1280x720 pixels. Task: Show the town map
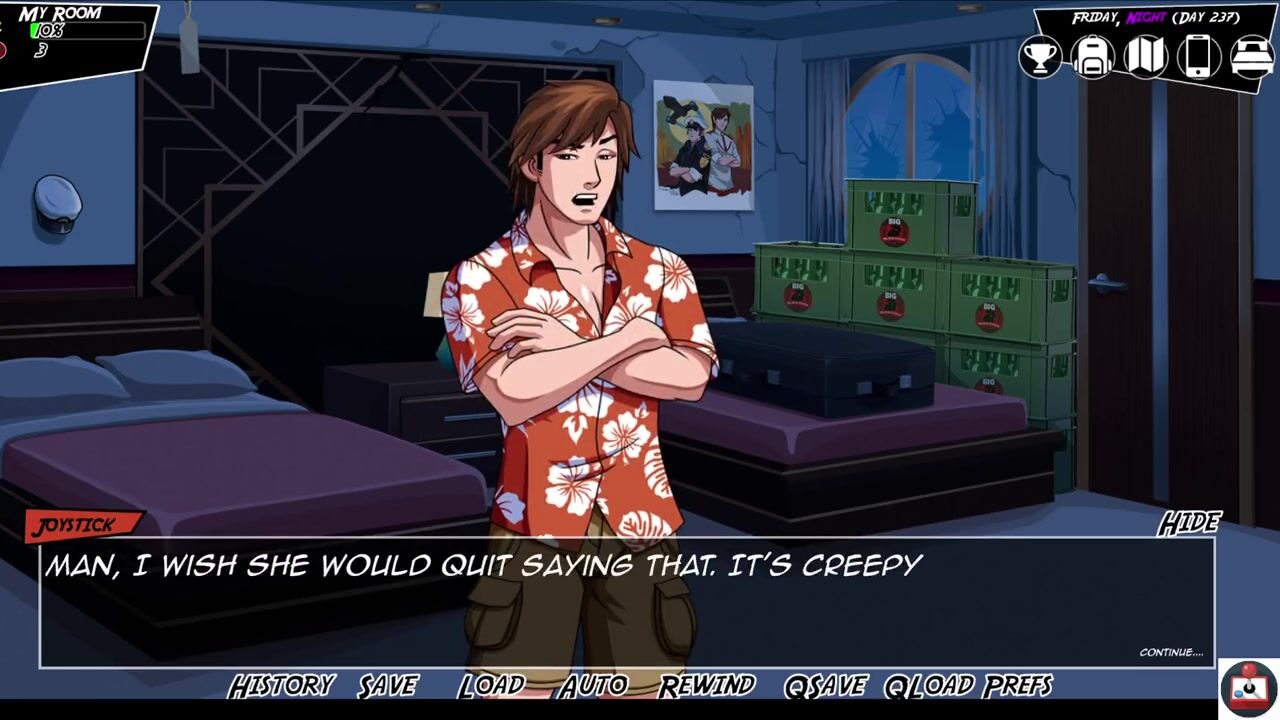click(x=1146, y=56)
